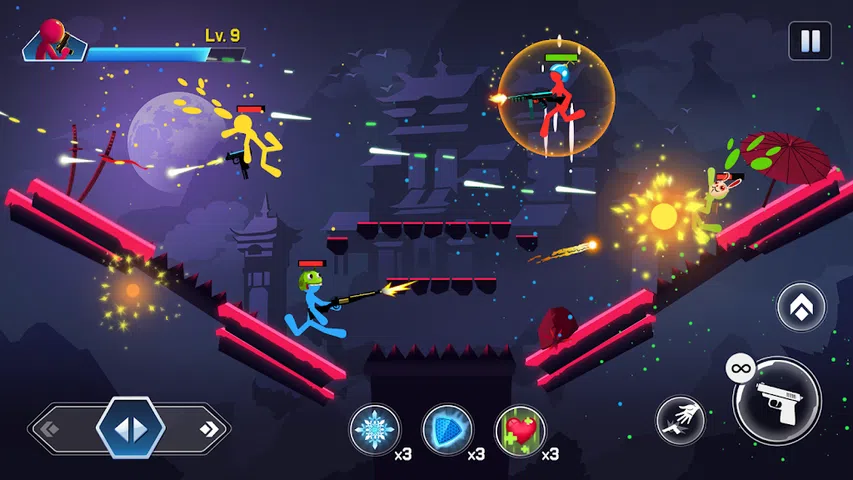Activate the snowflake freeze power-up

click(374, 429)
